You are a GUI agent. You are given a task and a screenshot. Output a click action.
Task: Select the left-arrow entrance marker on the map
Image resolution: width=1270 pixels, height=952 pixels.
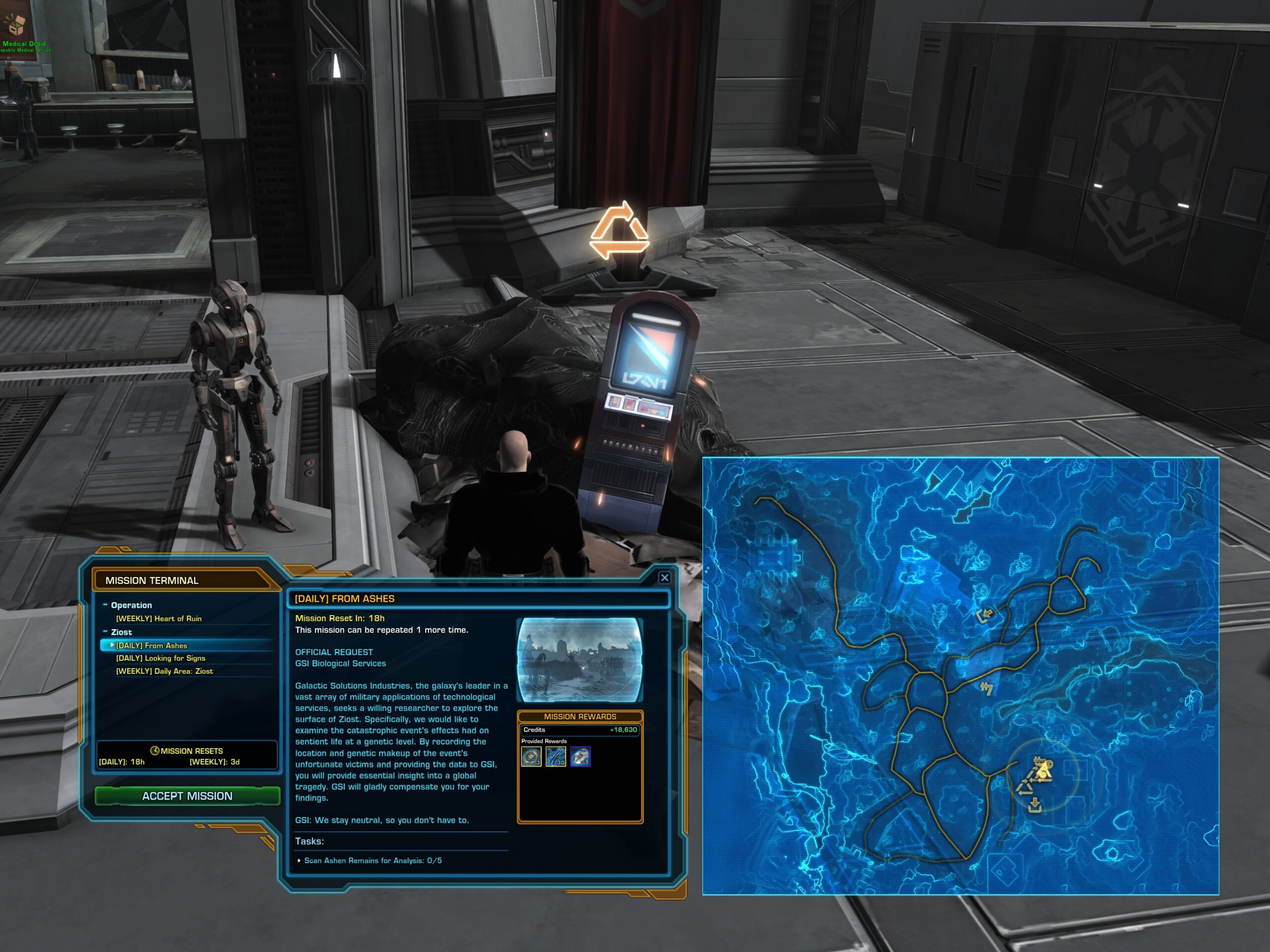click(x=985, y=616)
